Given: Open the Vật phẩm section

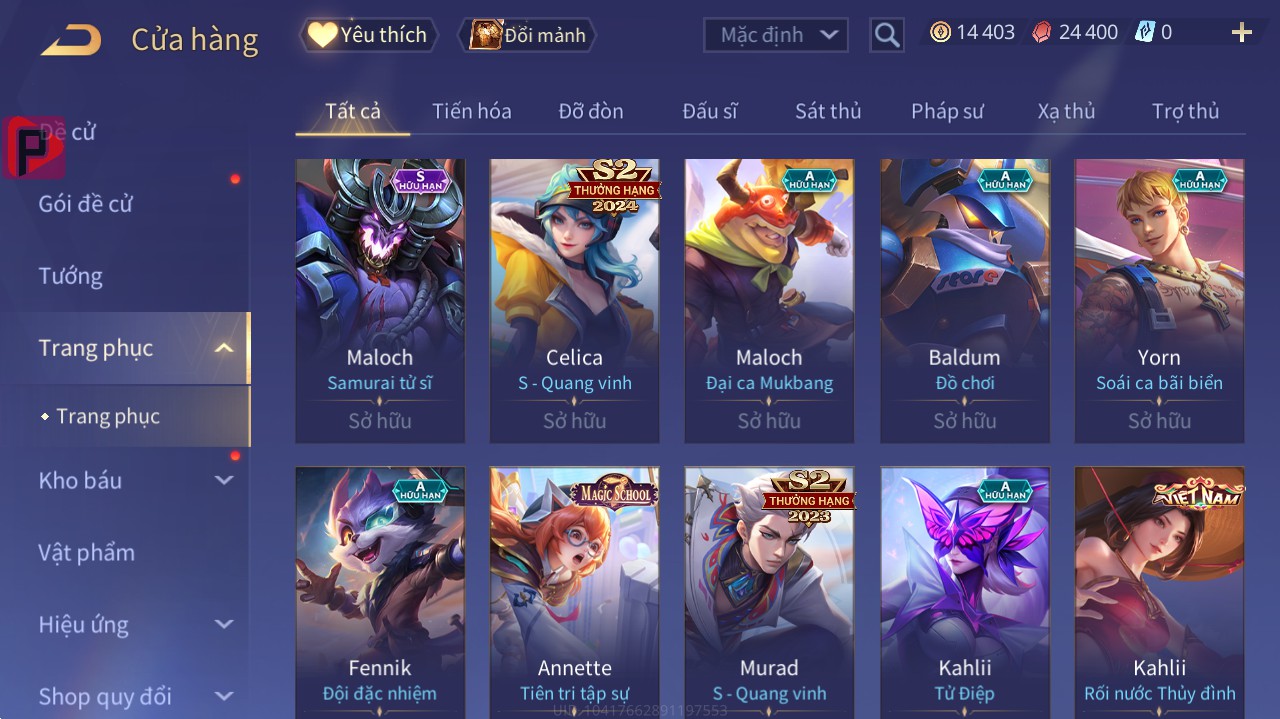Looking at the screenshot, I should [86, 553].
